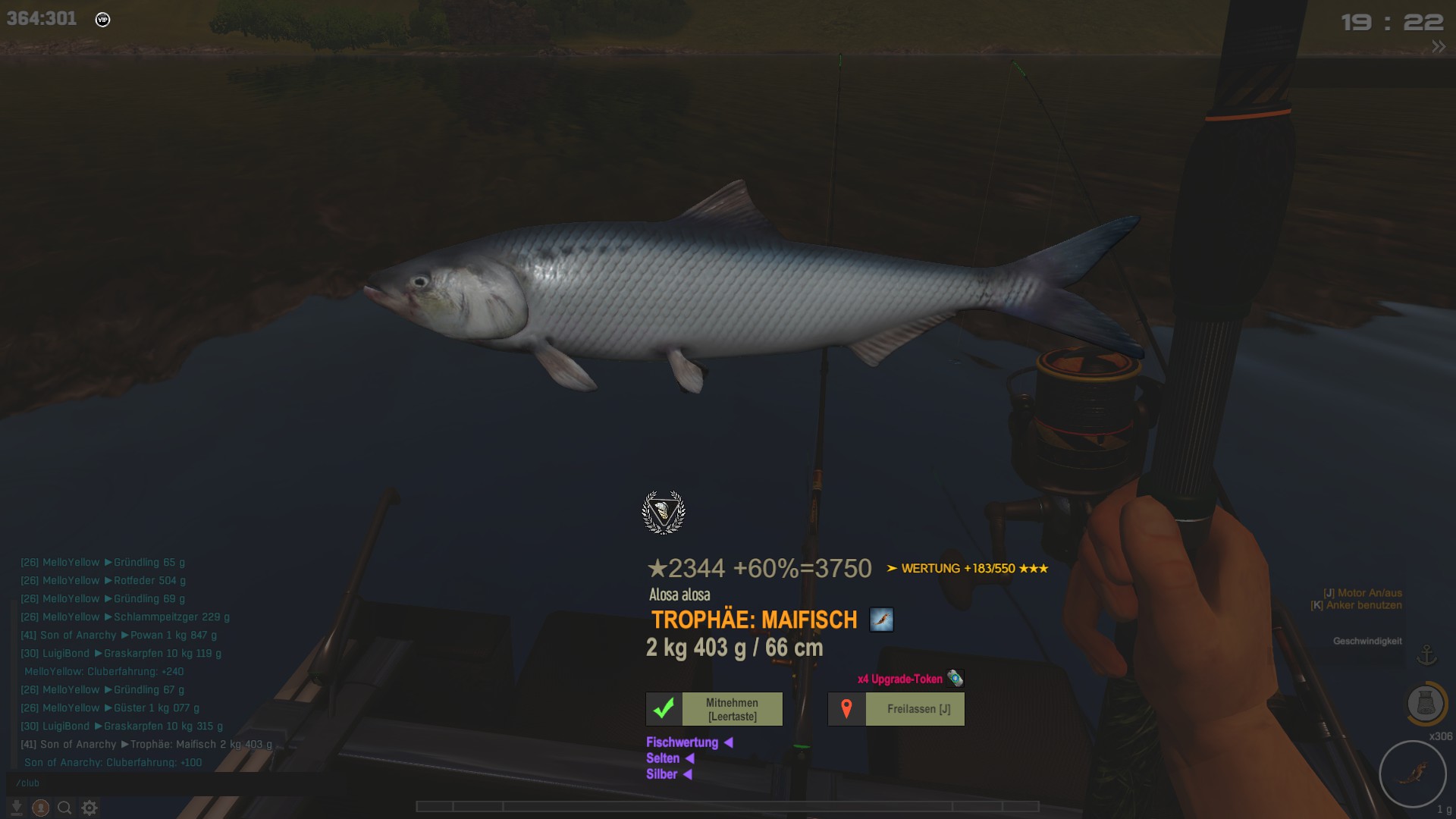Open the magnifying glass search icon
This screenshot has height=819, width=1456.
click(x=65, y=808)
